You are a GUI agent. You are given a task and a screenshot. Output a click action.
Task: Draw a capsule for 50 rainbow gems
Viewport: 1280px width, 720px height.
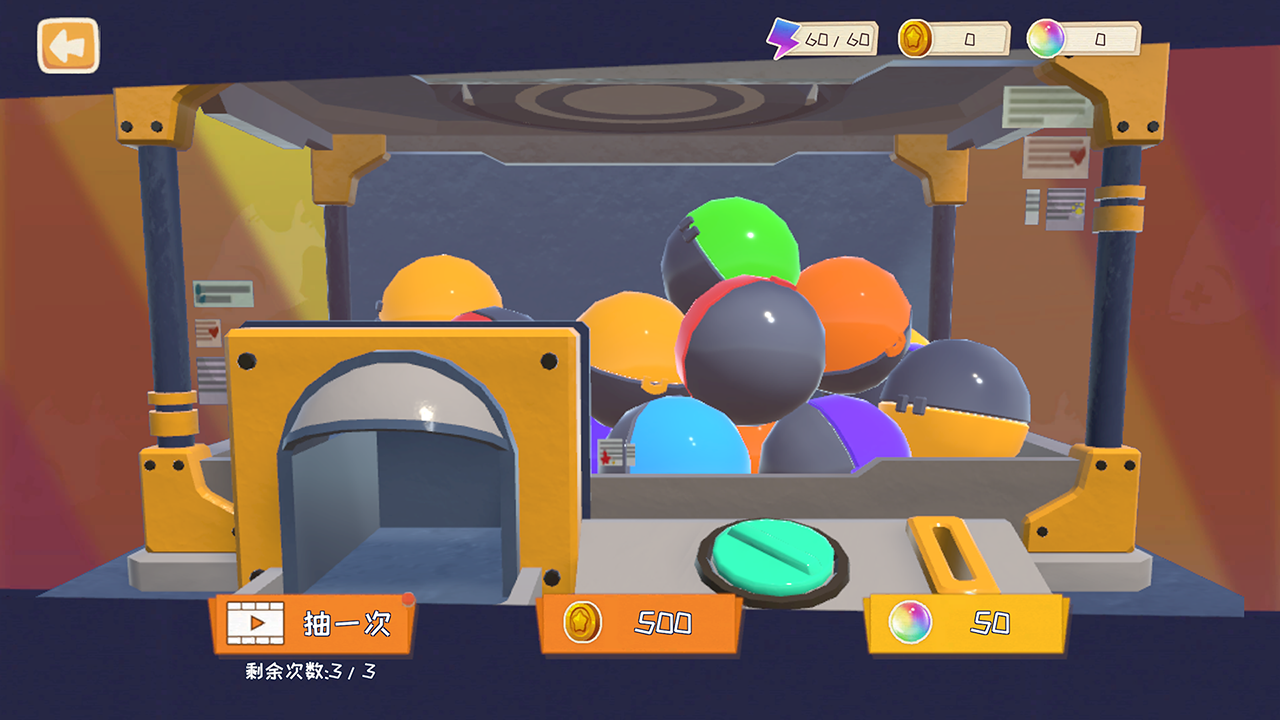pos(966,624)
